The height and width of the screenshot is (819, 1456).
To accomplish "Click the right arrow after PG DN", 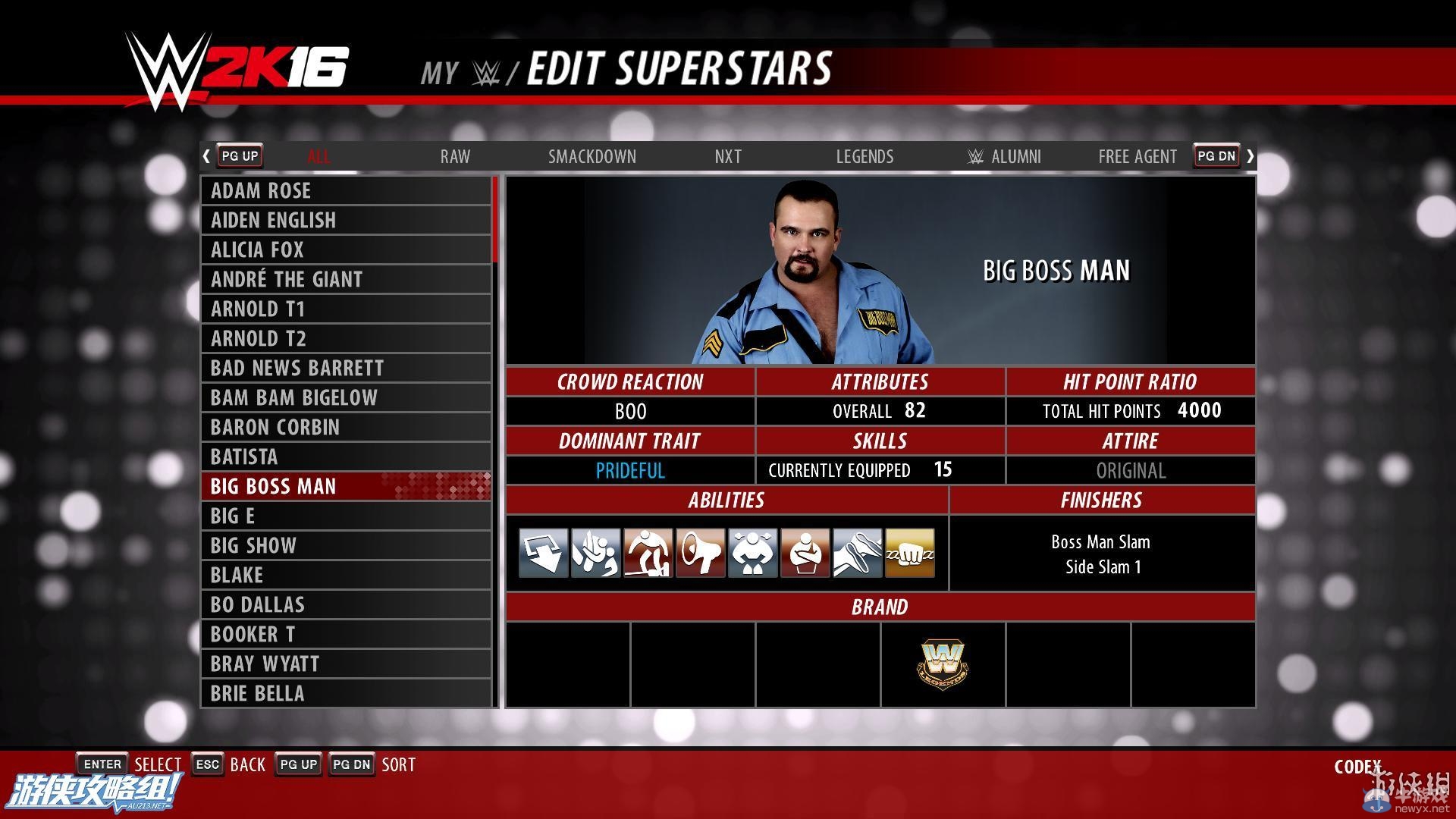I will click(1250, 155).
